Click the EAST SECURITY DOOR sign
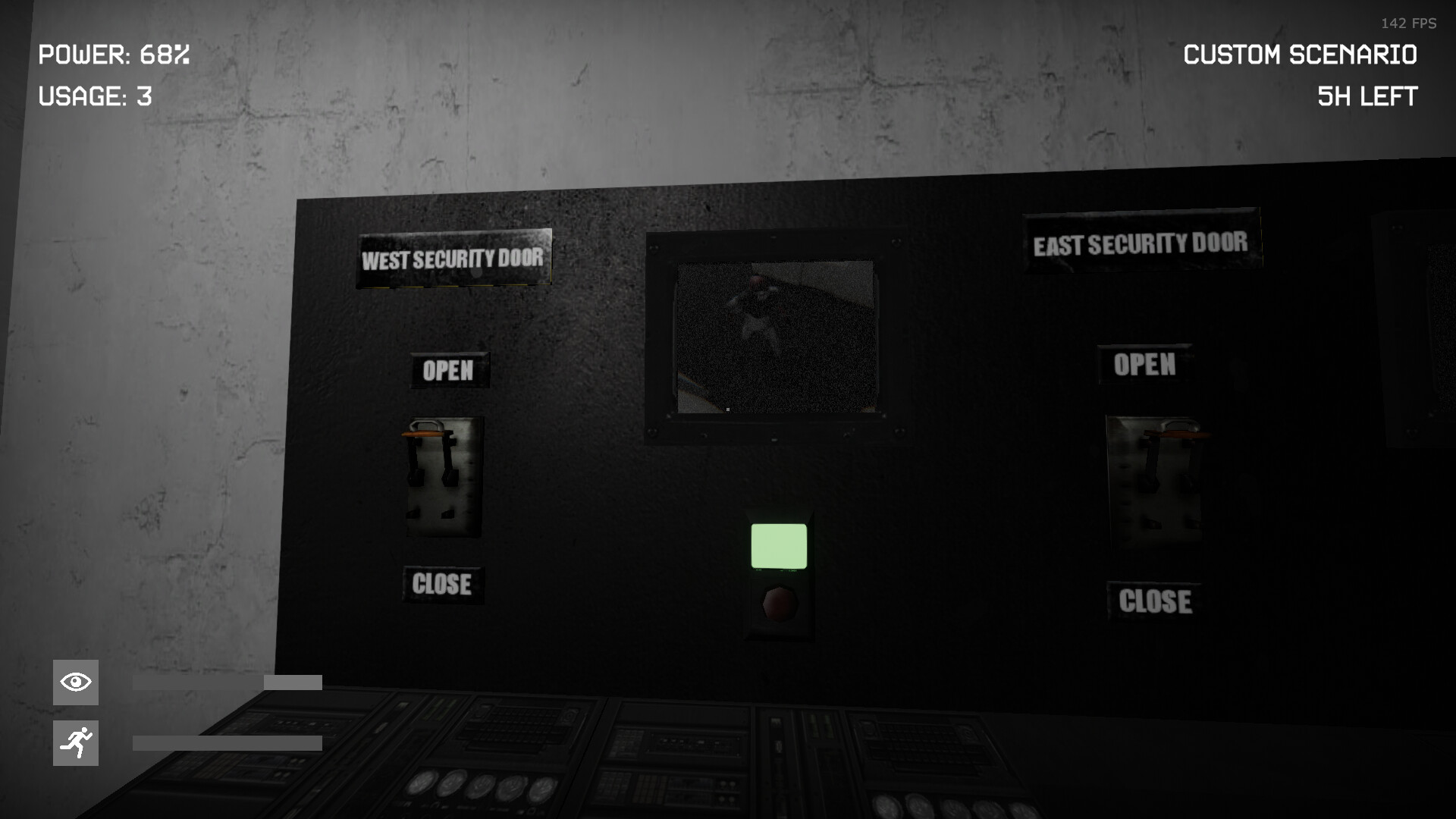The image size is (1456, 819). pyautogui.click(x=1141, y=243)
